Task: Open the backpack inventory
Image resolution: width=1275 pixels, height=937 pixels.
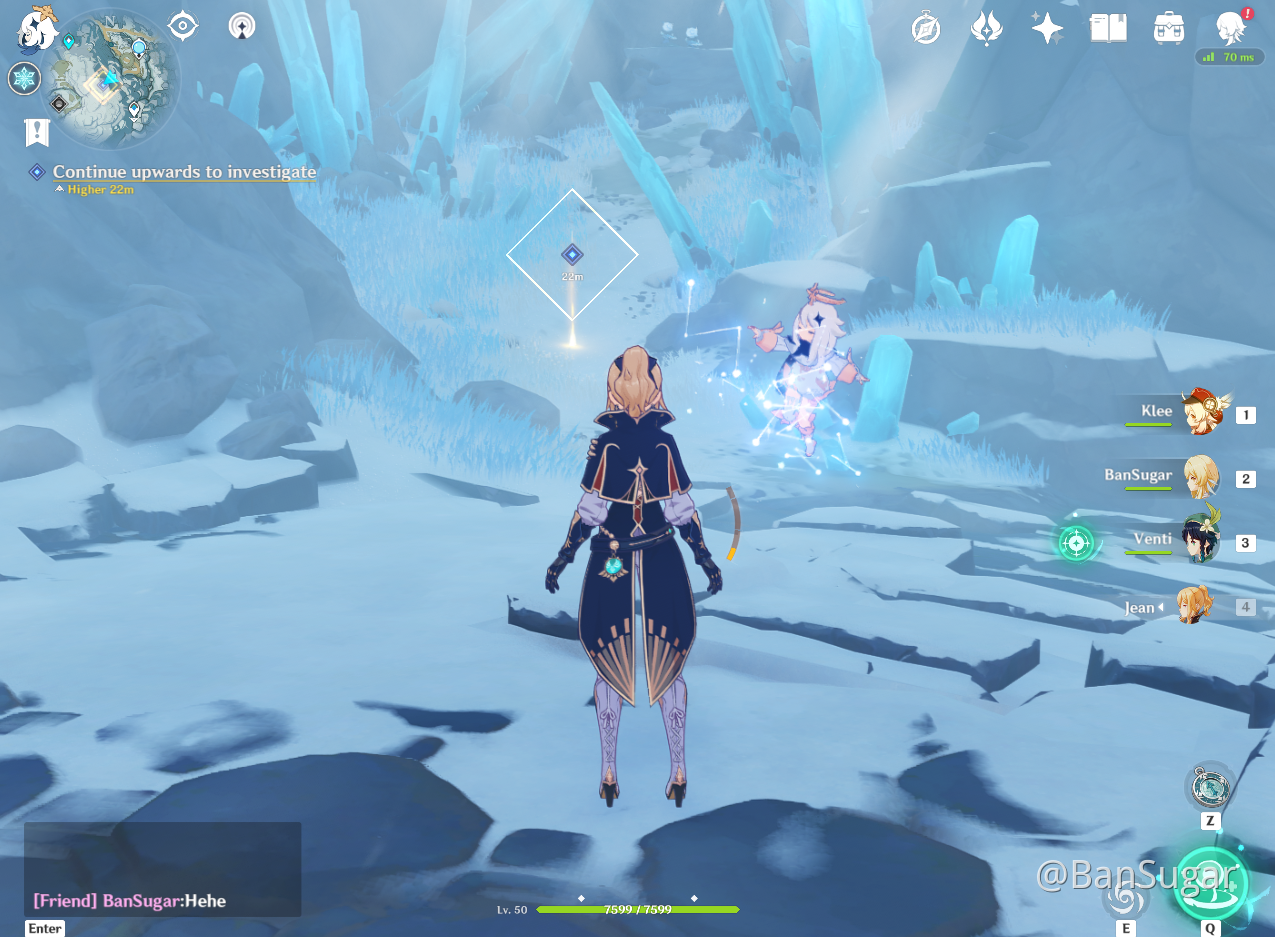Action: (1169, 28)
